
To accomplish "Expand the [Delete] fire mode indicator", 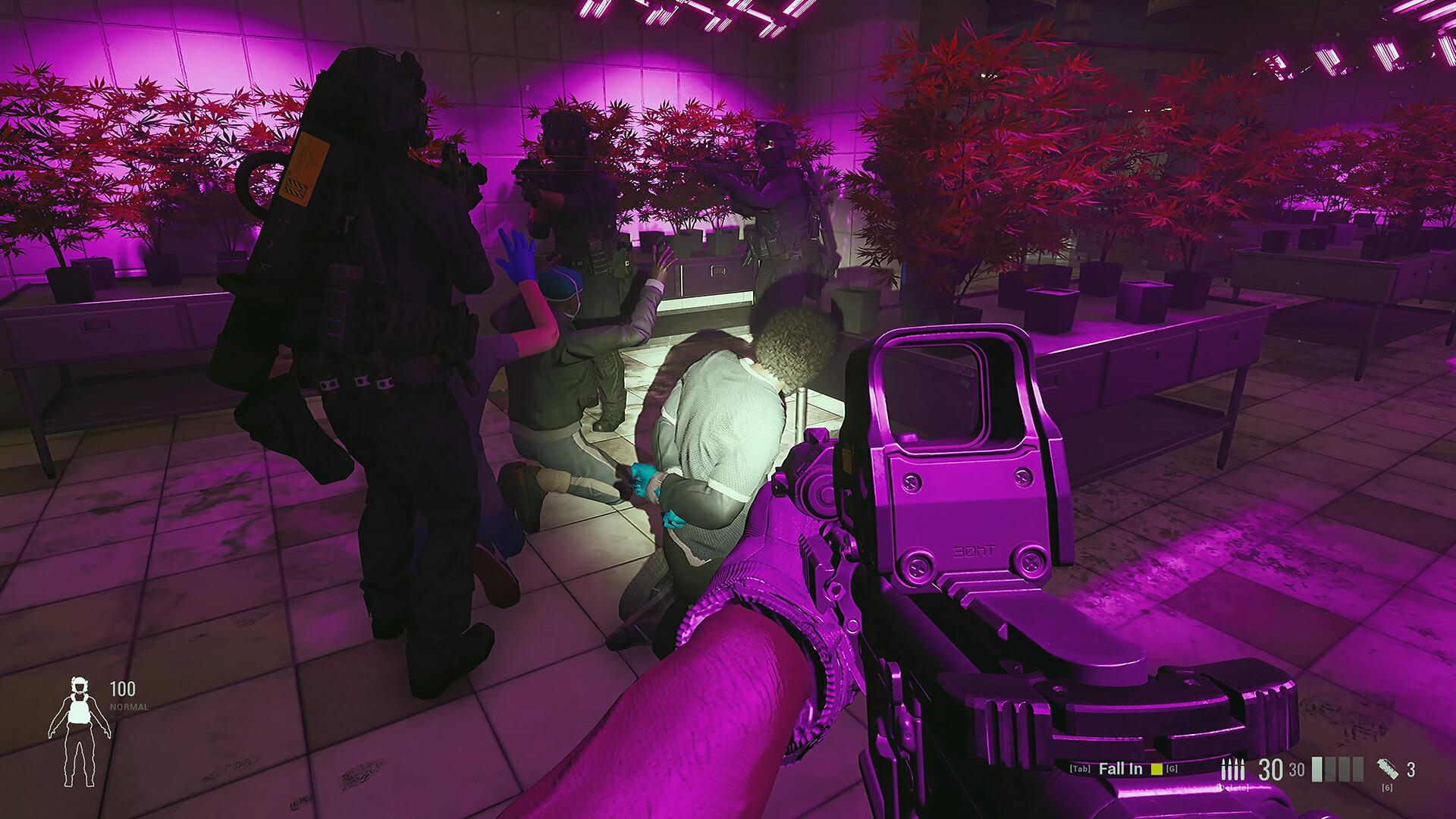I will tap(1233, 787).
